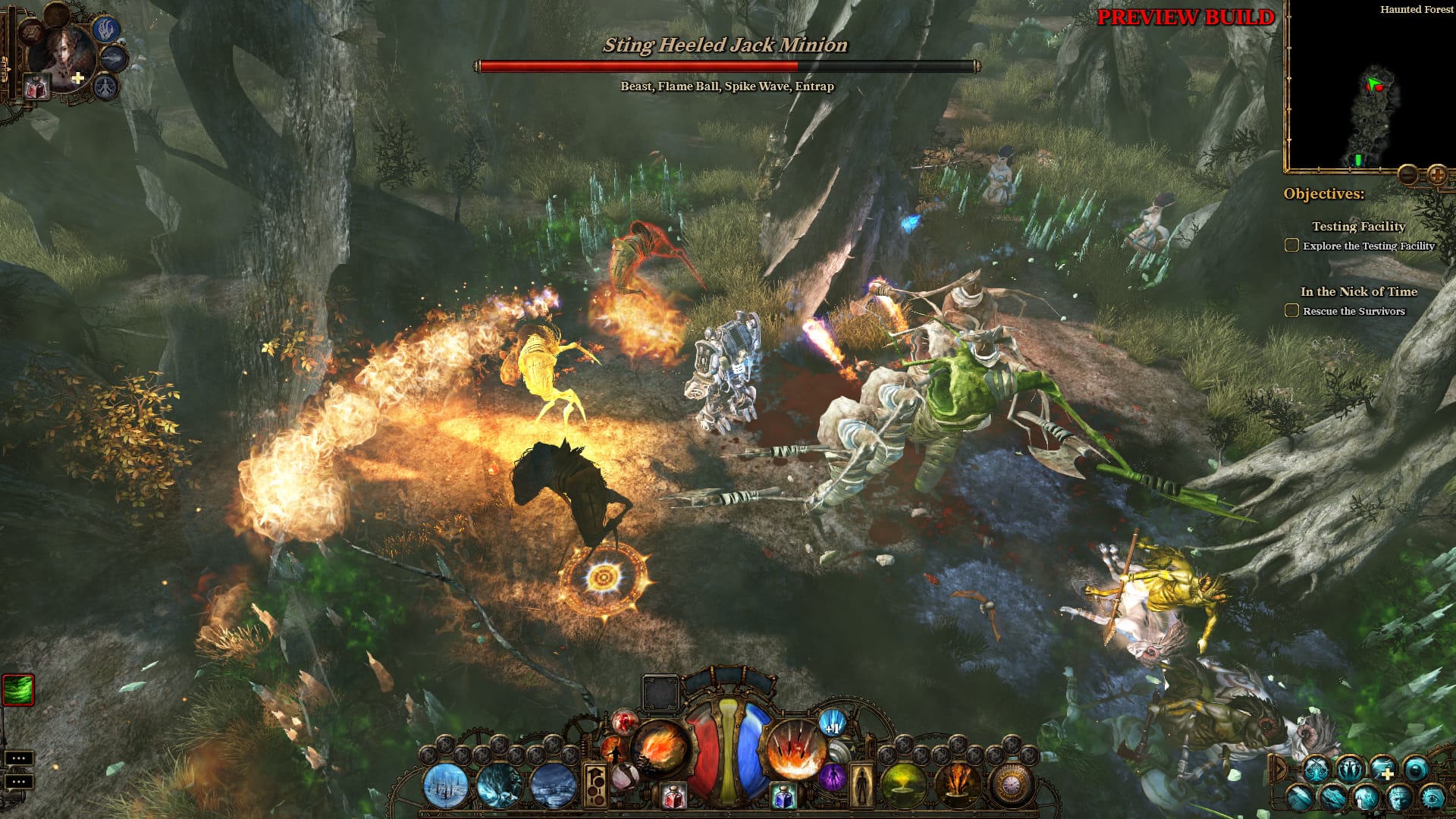Use the blue mana potion on the hotbar
Screen dimensions: 1456x819
[x=785, y=796]
